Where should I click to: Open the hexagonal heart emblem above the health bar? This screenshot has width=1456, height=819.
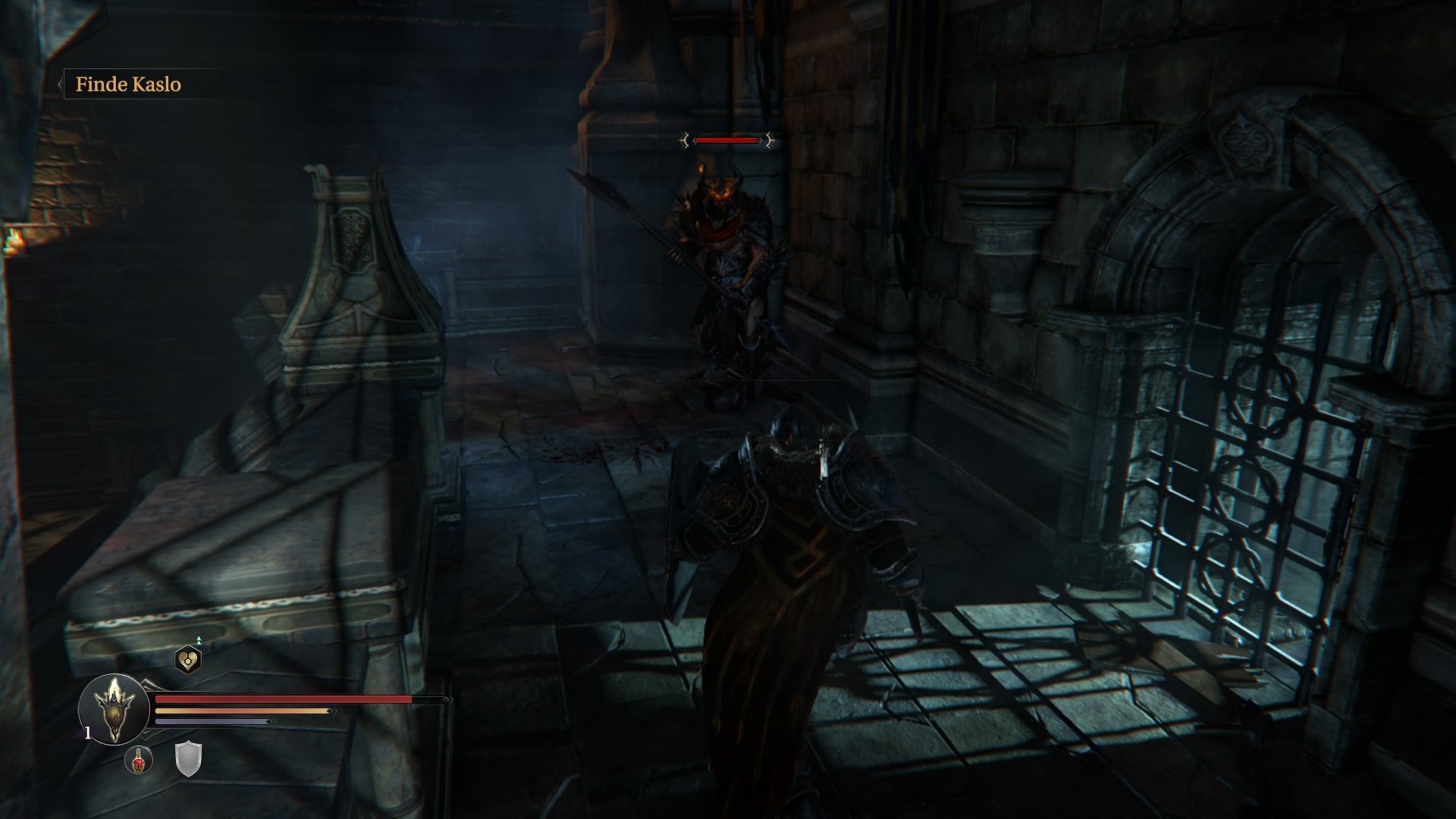point(188,659)
